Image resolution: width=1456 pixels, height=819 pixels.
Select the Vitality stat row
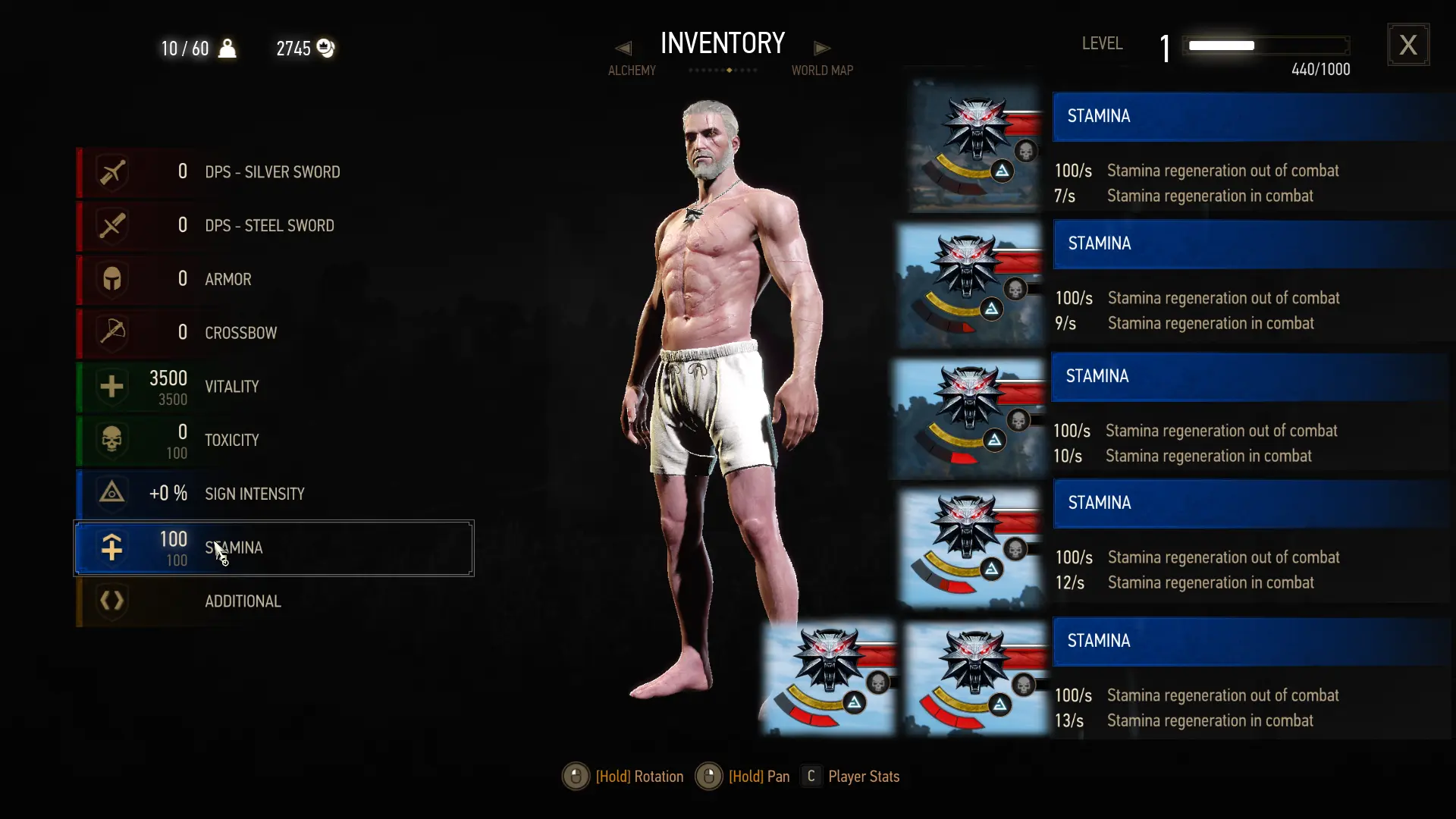pos(273,387)
